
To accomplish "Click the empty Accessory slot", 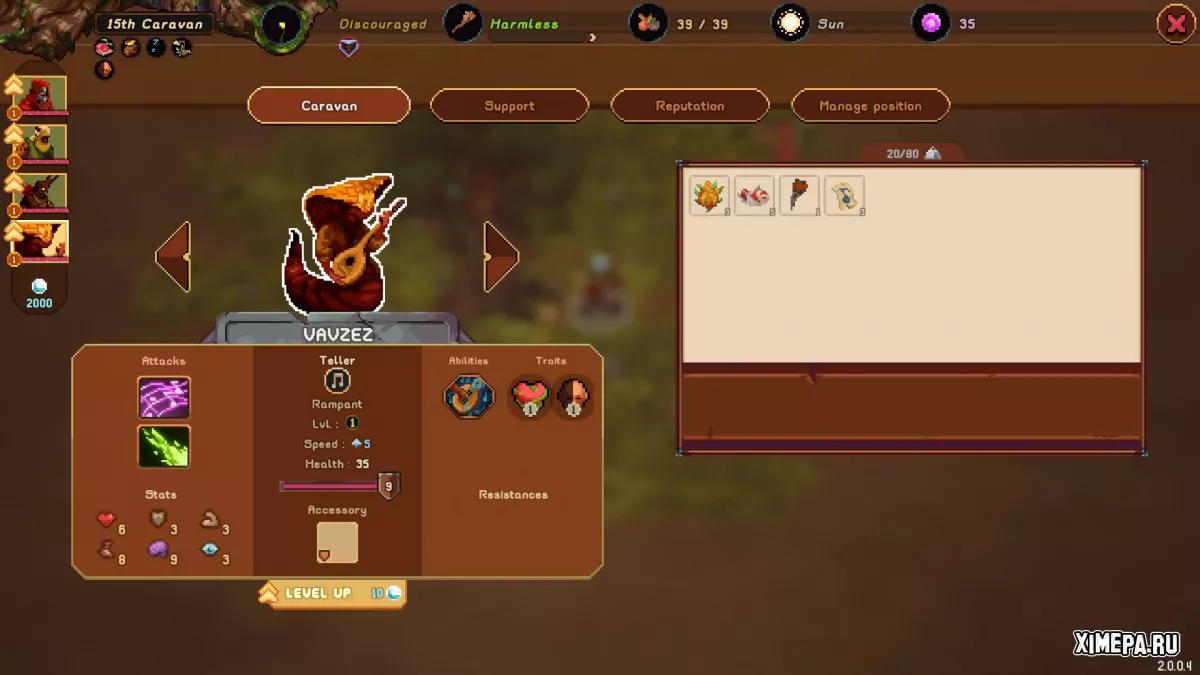I will pyautogui.click(x=337, y=542).
